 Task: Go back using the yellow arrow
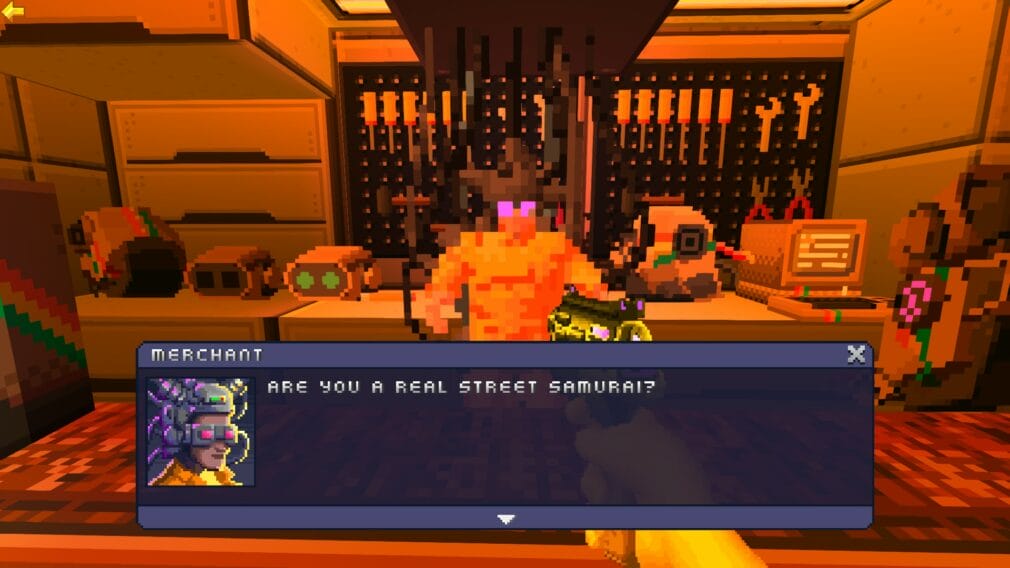[13, 11]
